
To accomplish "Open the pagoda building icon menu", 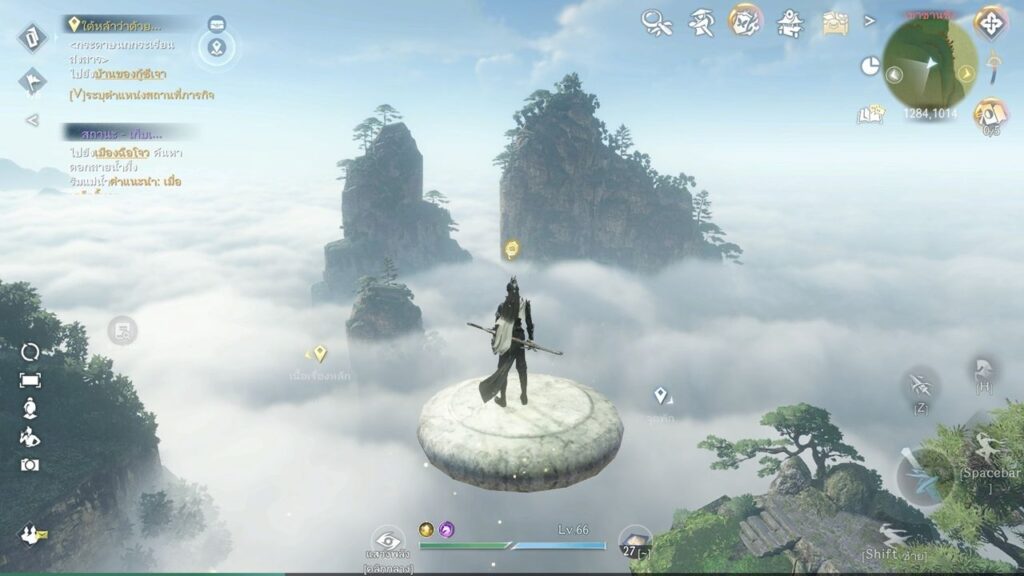I will (x=791, y=21).
